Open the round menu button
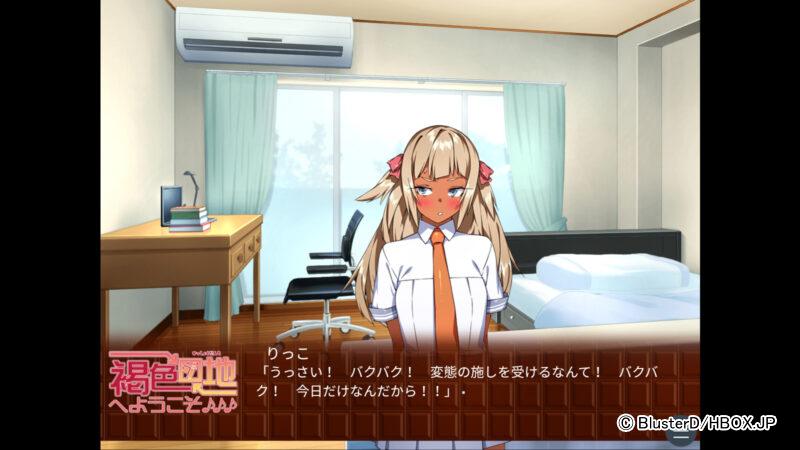Image resolution: width=800 pixels, height=450 pixels. coord(681,434)
